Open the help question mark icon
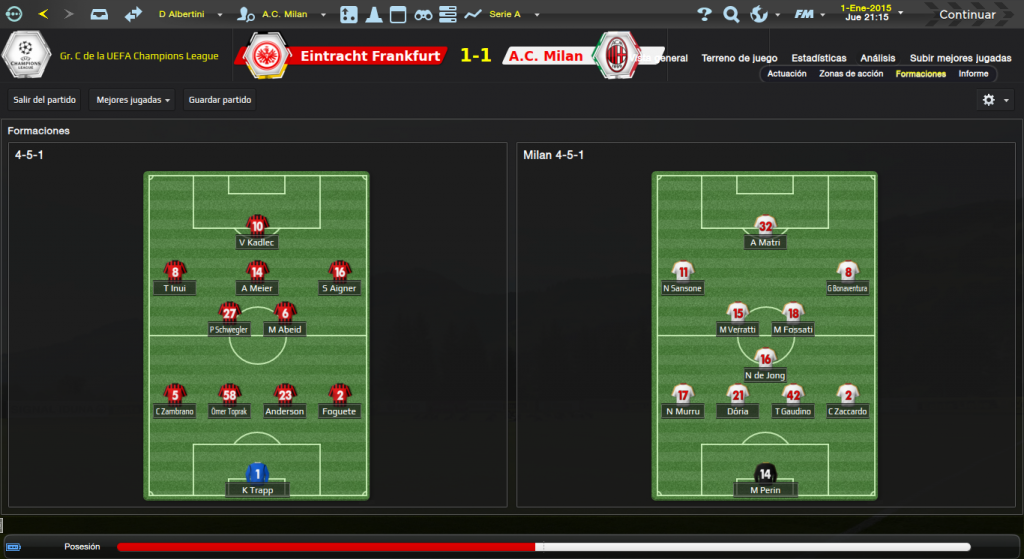1024x559 pixels. [x=704, y=15]
